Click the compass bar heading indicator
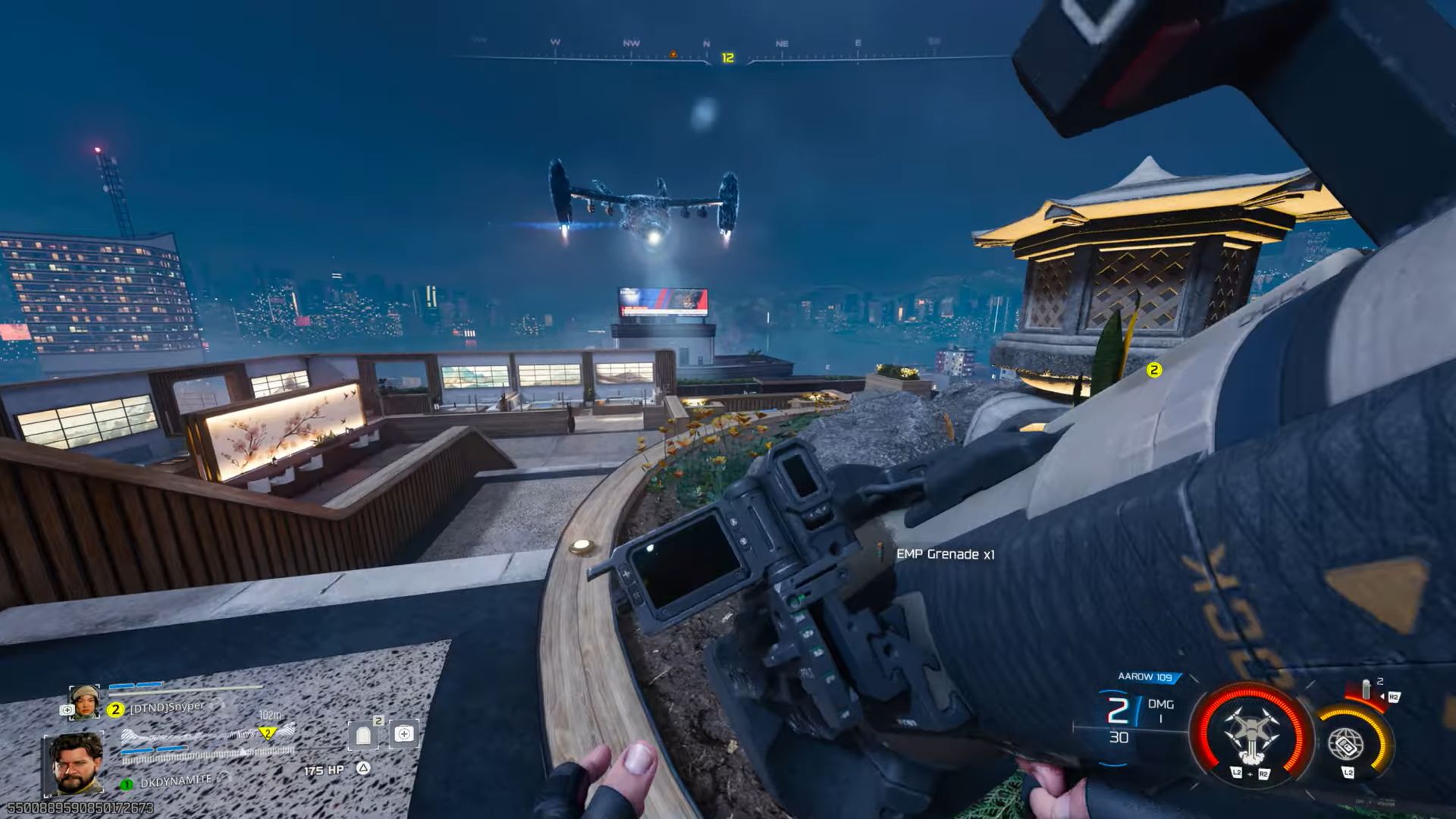The width and height of the screenshot is (1456, 819). (727, 58)
